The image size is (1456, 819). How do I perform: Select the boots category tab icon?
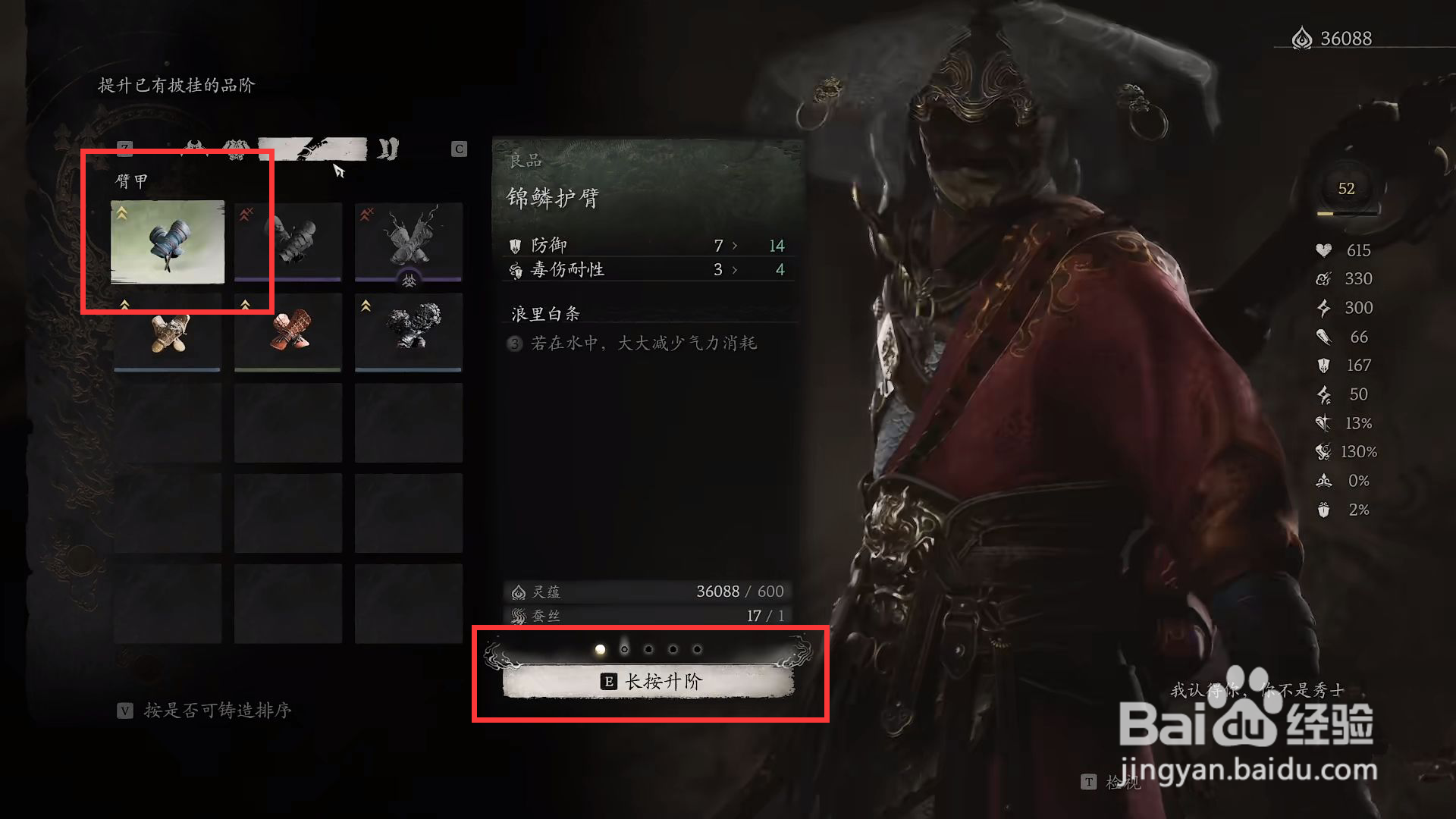(x=387, y=149)
